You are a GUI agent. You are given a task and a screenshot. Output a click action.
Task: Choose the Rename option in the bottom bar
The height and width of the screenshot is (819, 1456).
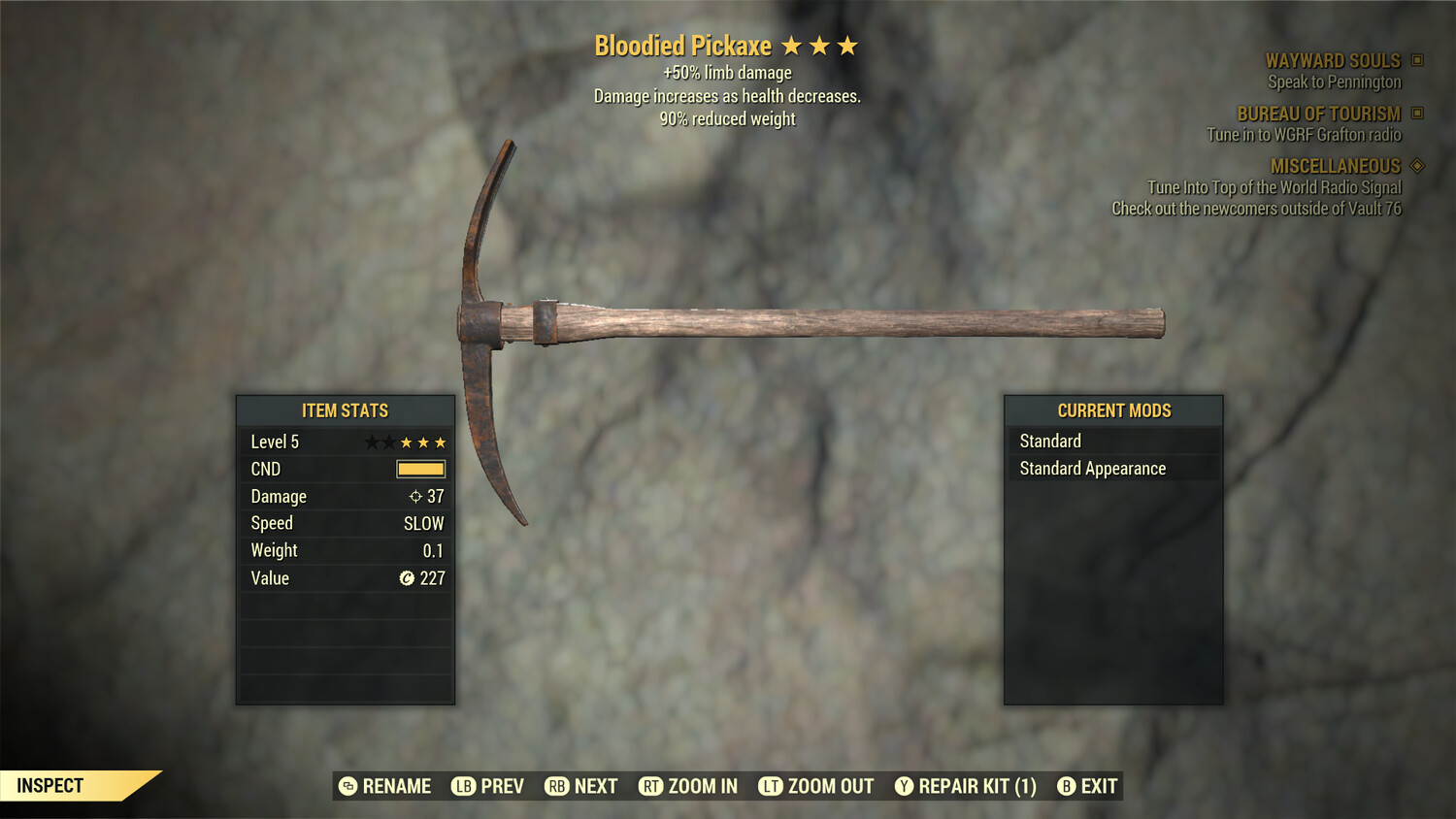pyautogui.click(x=385, y=786)
